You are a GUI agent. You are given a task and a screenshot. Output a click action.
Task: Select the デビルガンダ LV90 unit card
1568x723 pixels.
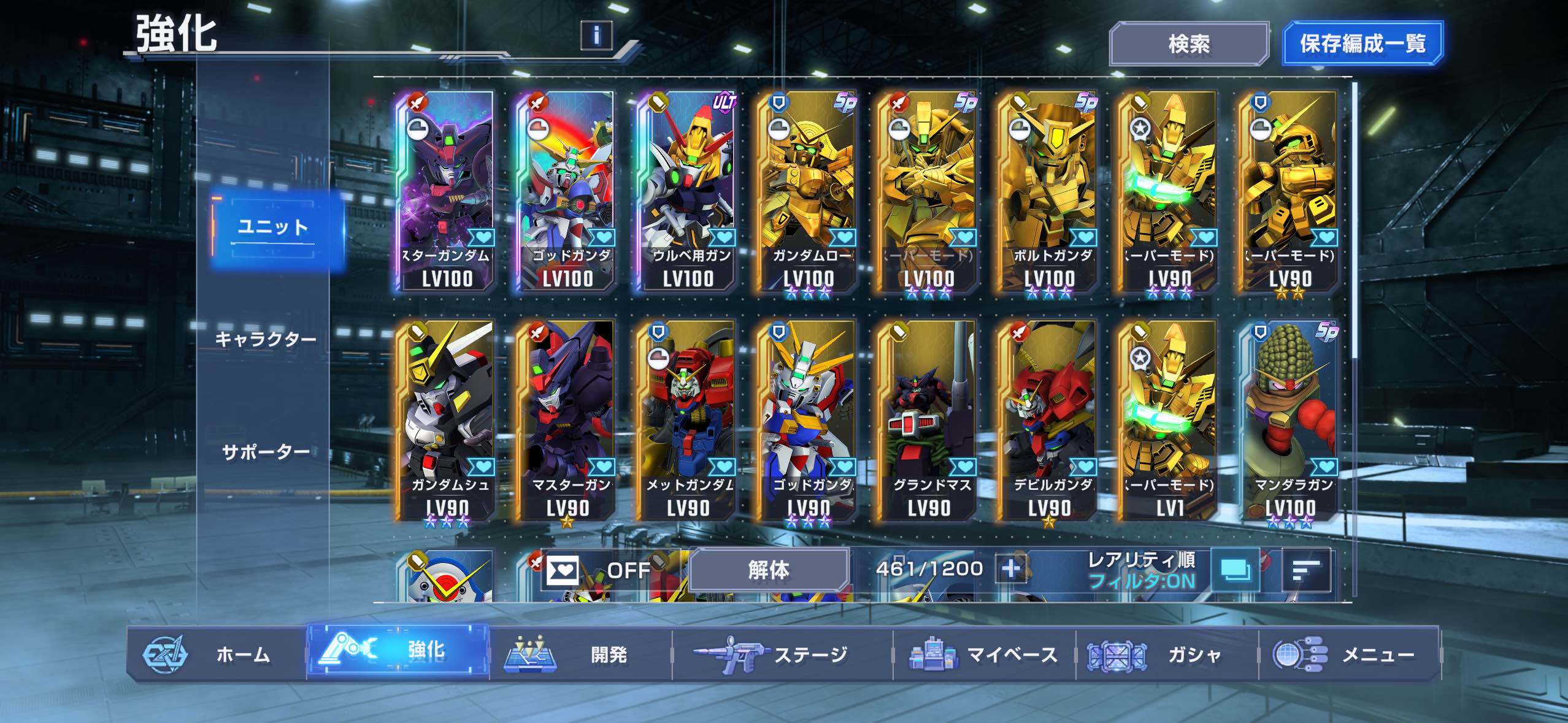click(x=1049, y=421)
